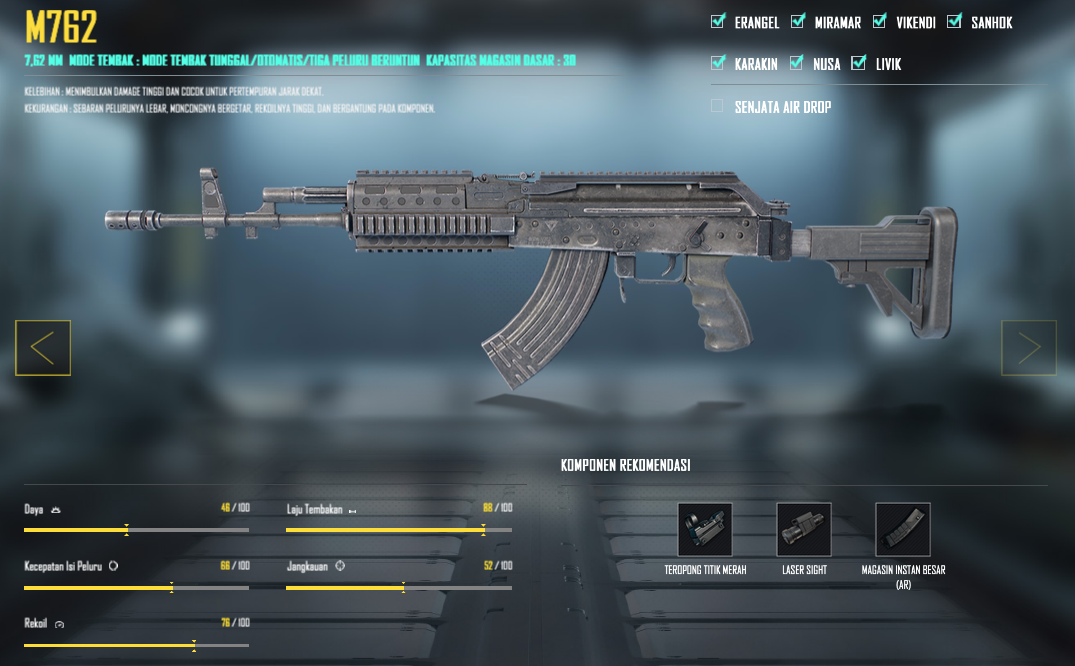Image resolution: width=1075 pixels, height=666 pixels.
Task: Enable the Senjata Air Drop checkbox
Action: coord(717,106)
